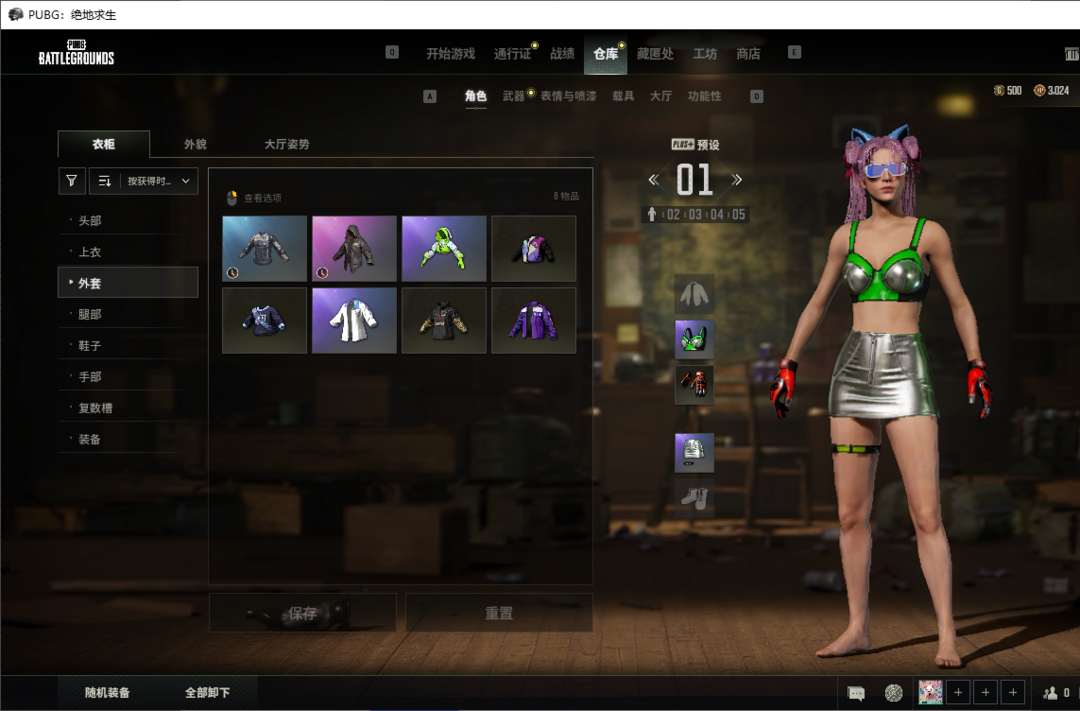Open the 通行证 tab
This screenshot has width=1080, height=711.
(512, 54)
